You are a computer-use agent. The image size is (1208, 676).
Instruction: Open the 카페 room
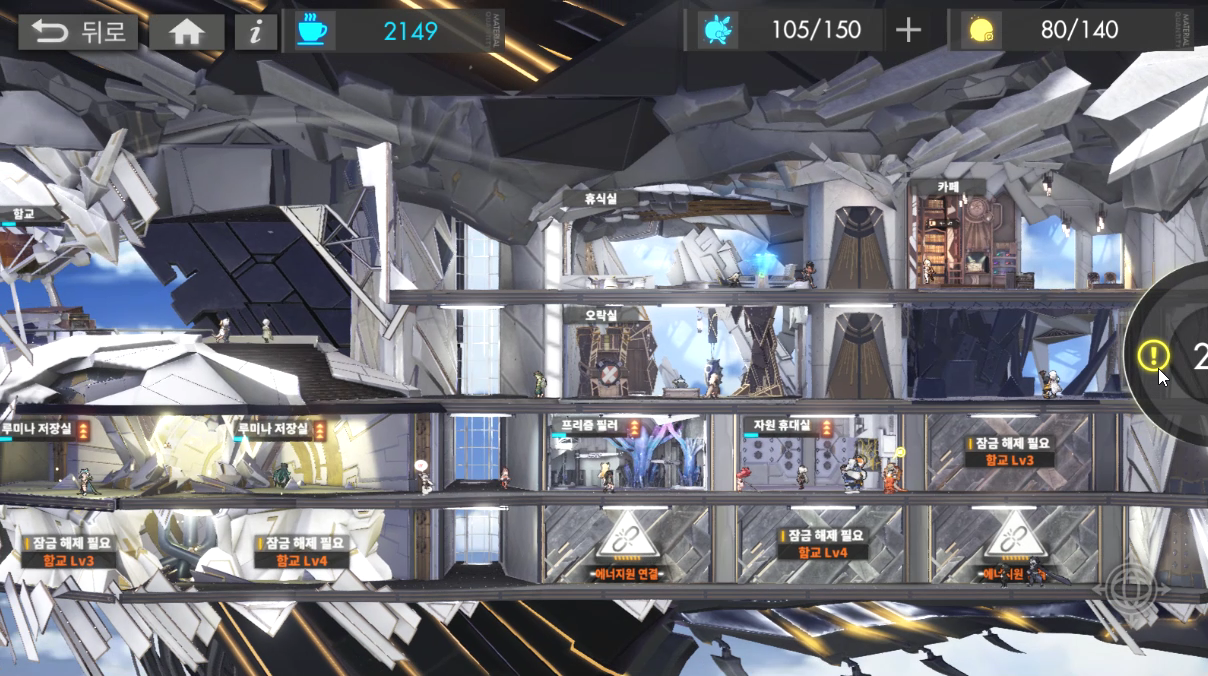pos(948,187)
